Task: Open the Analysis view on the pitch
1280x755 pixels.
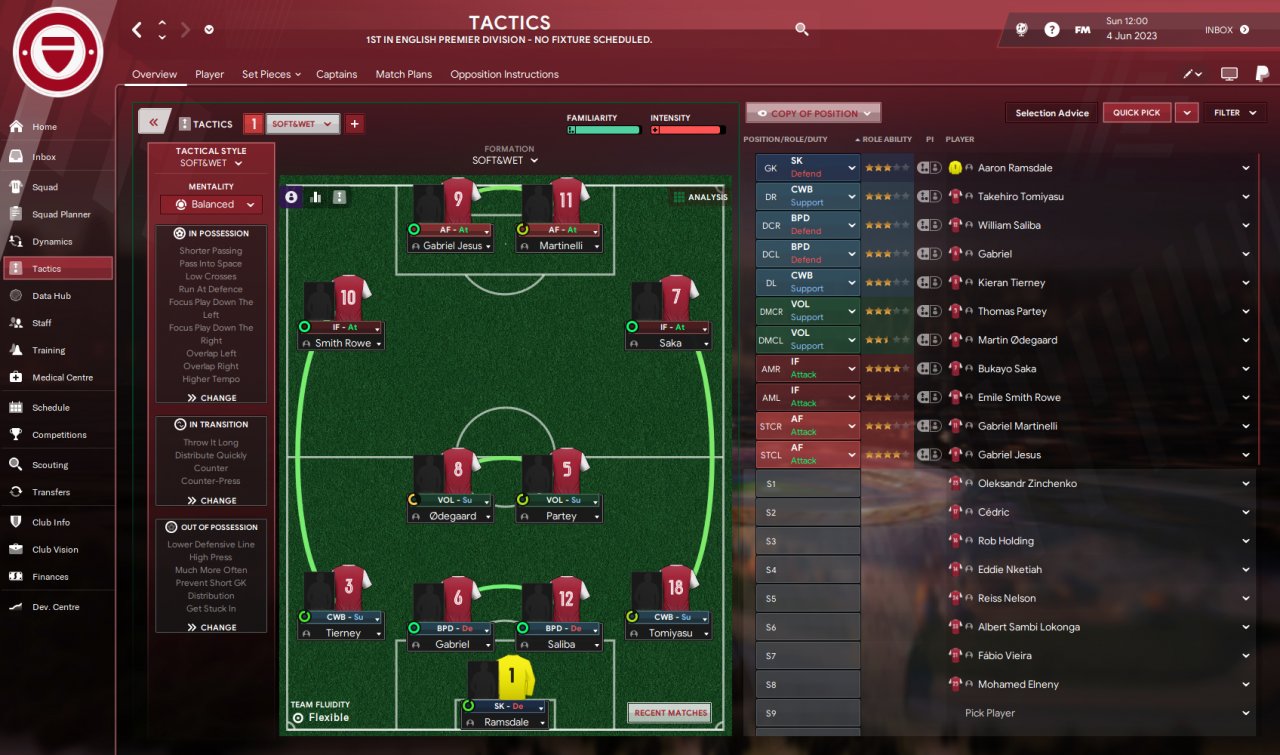Action: [x=700, y=197]
